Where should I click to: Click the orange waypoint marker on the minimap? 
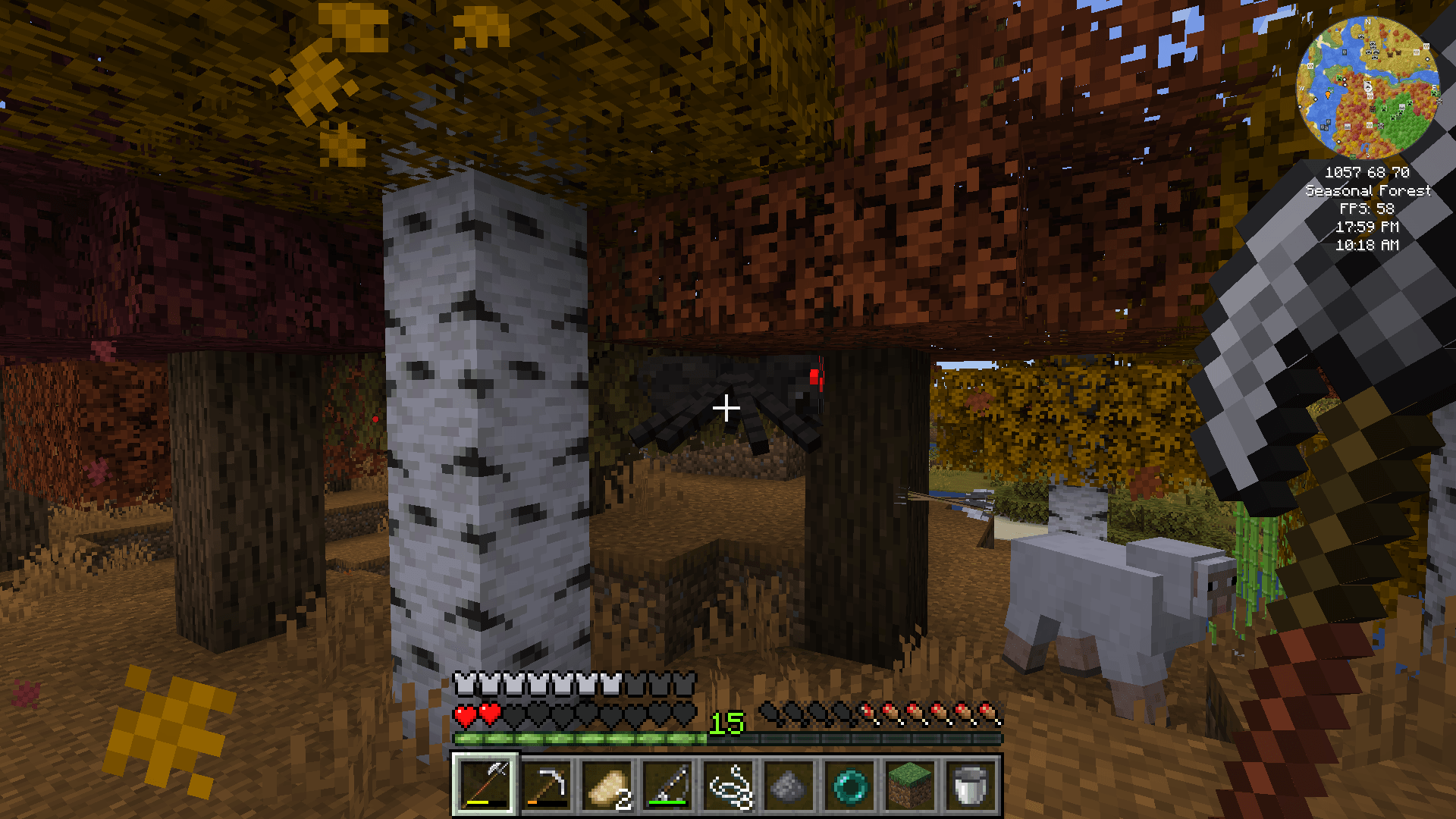point(1328,94)
